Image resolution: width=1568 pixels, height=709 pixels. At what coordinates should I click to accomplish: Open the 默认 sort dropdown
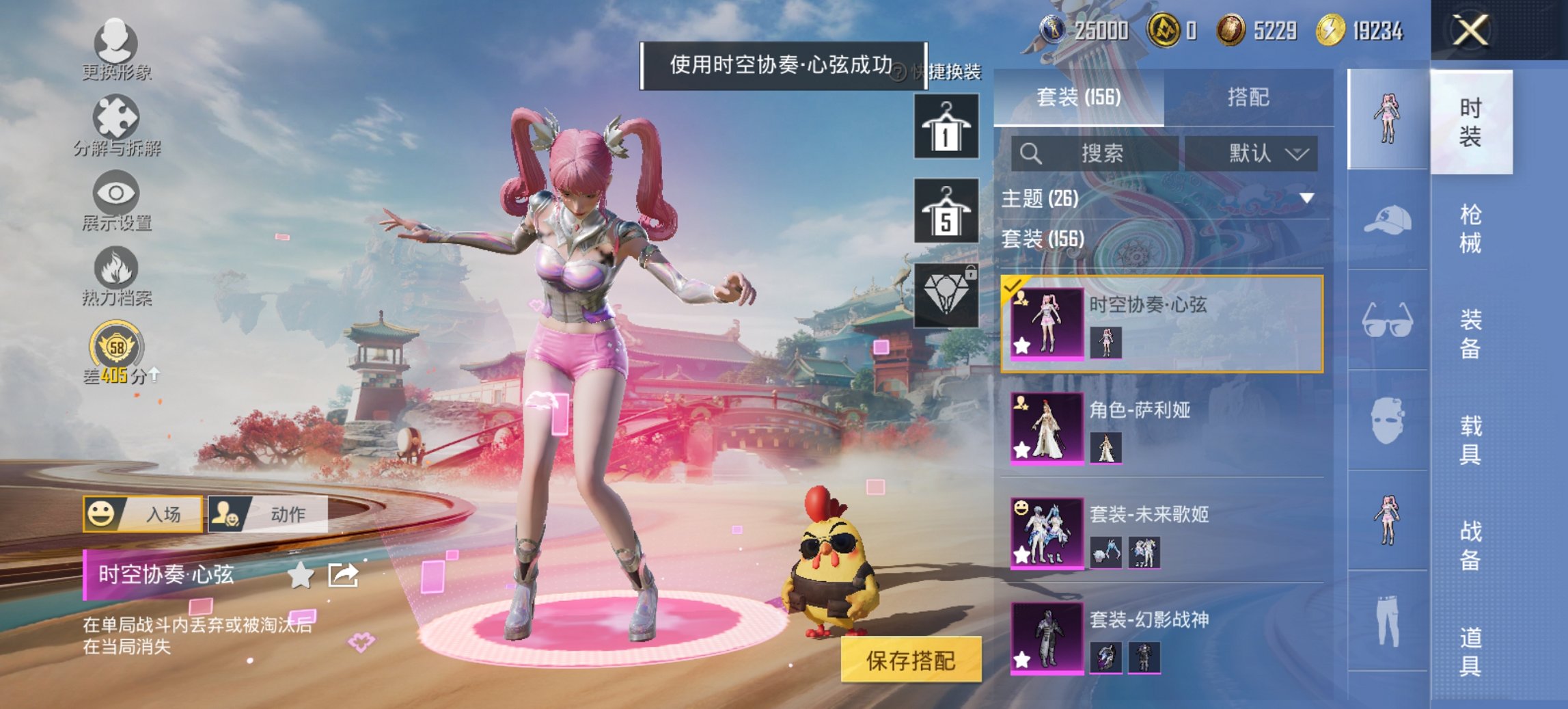(x=1261, y=152)
